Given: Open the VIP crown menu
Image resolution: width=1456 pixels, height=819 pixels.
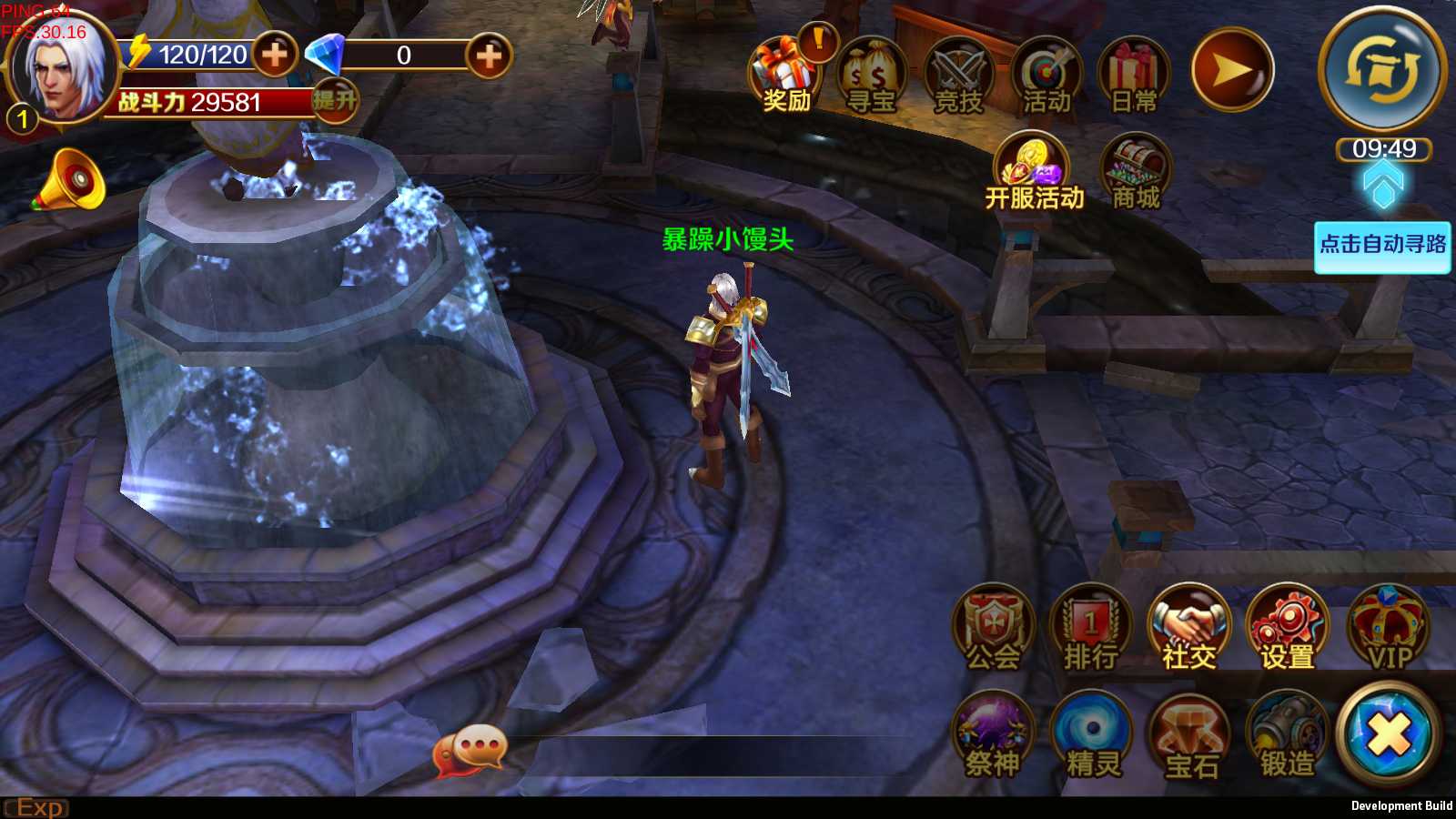Looking at the screenshot, I should [x=1389, y=630].
